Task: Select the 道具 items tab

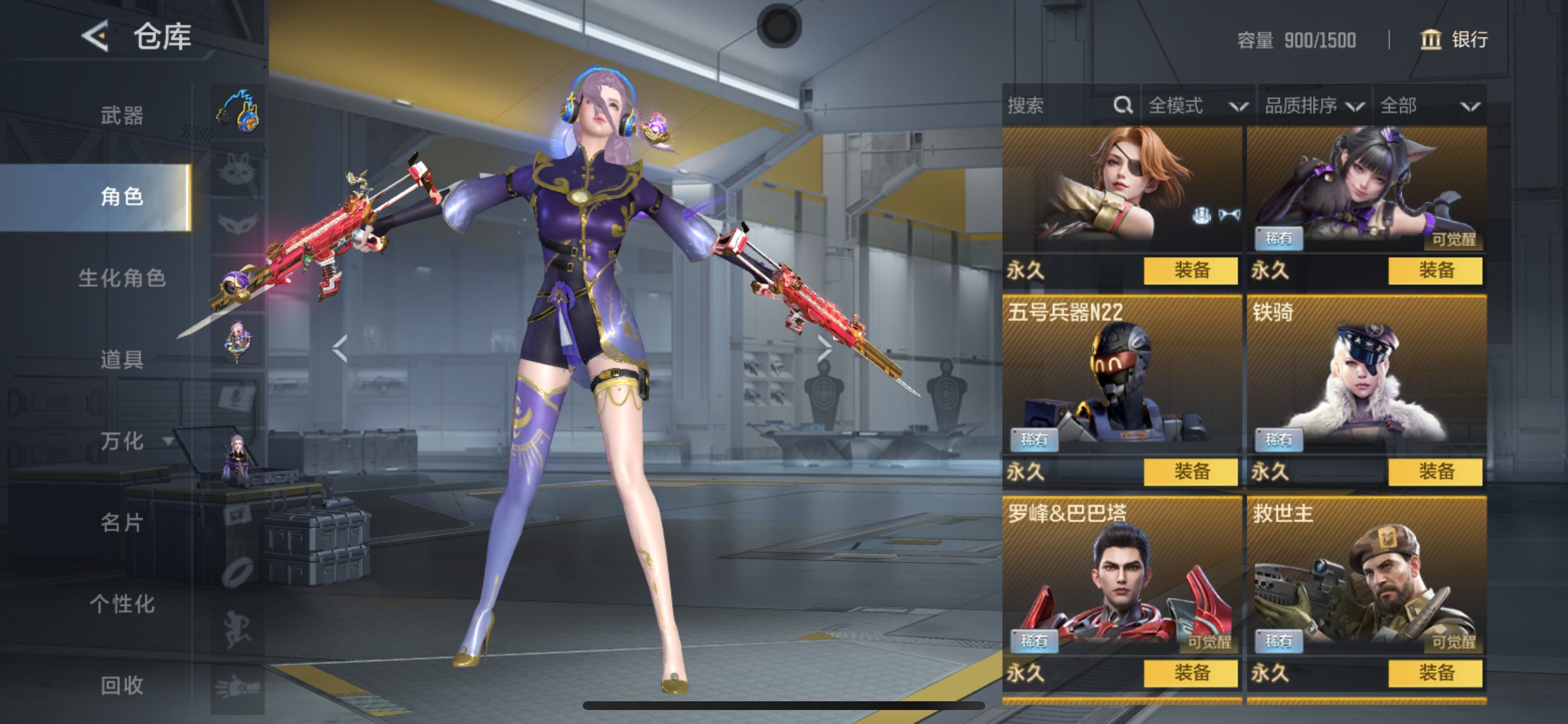Action: point(122,360)
